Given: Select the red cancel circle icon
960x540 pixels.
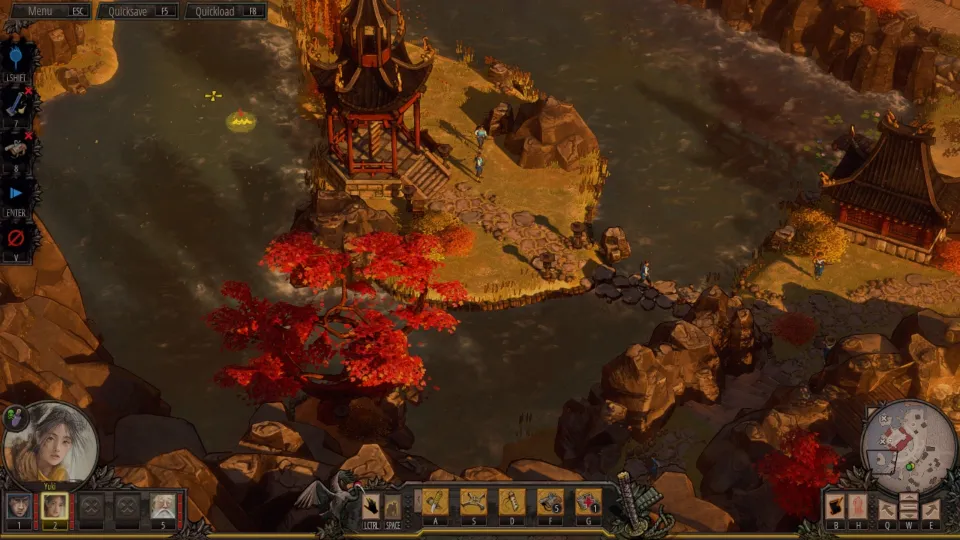Looking at the screenshot, I should (x=16, y=239).
